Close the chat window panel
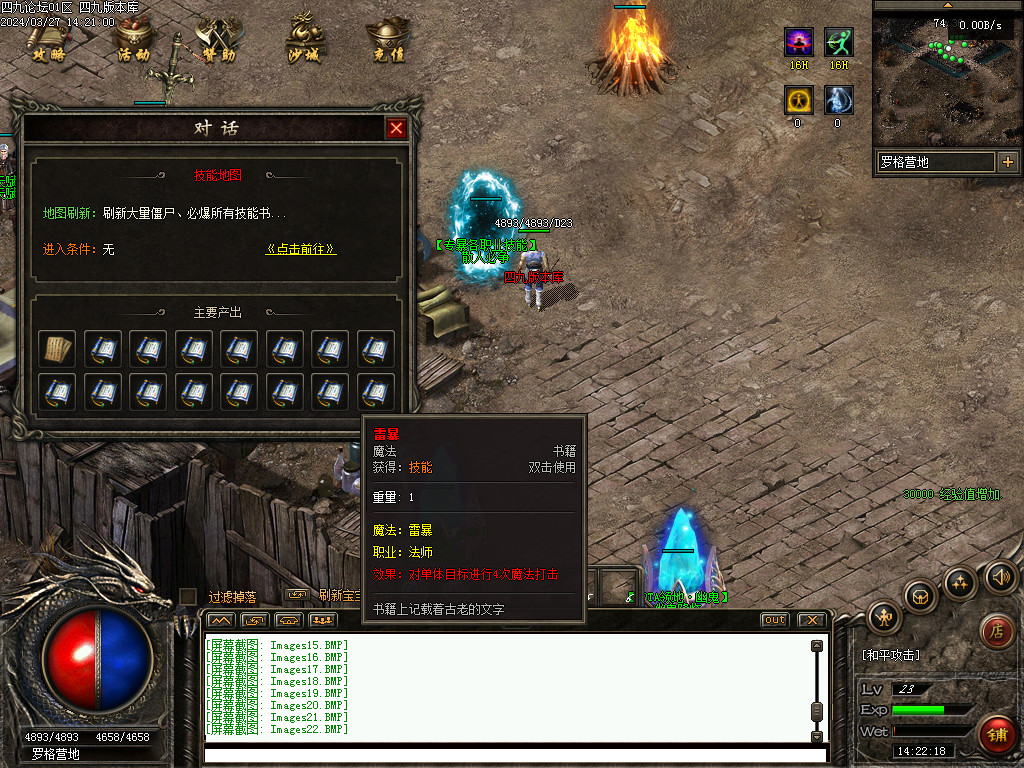 click(811, 620)
